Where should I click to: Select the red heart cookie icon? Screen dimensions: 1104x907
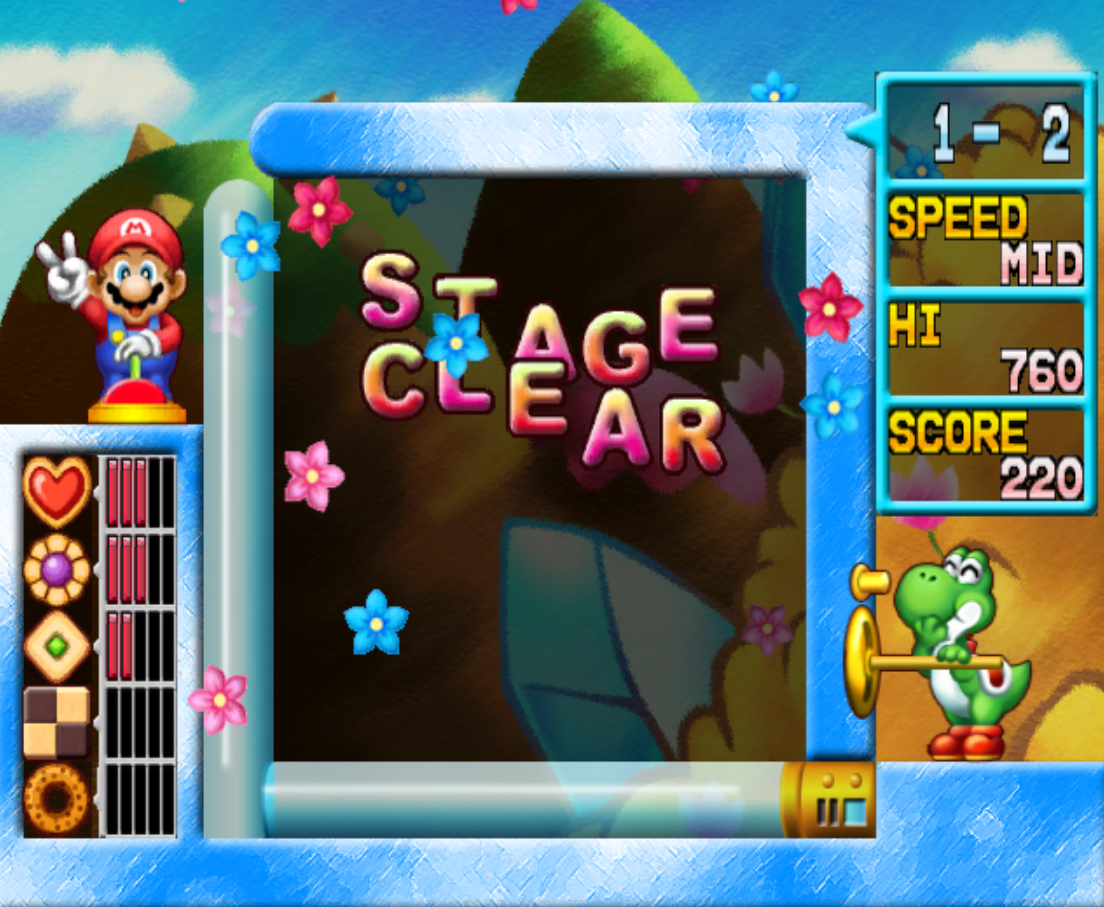click(x=57, y=491)
